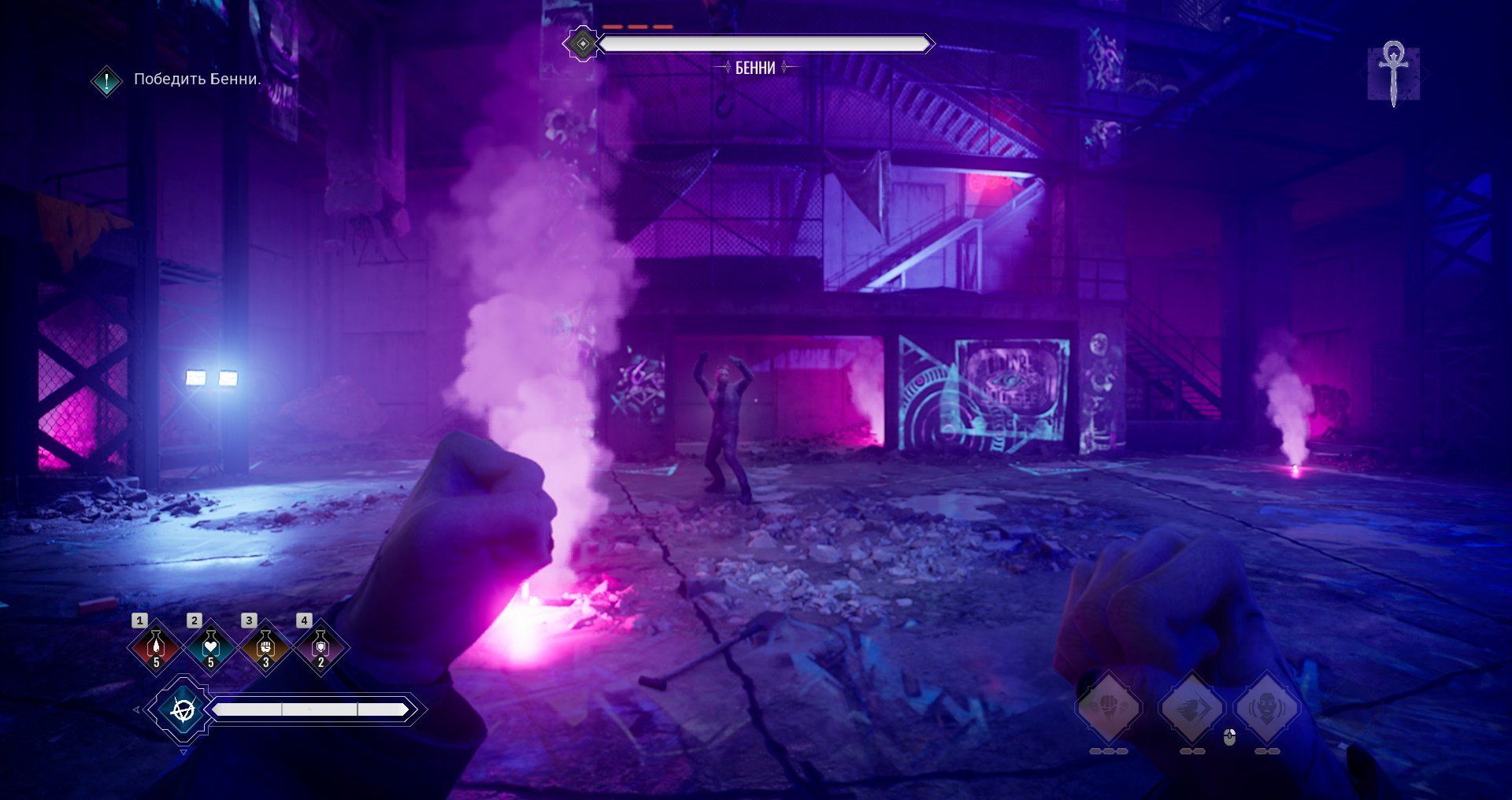Image resolution: width=1512 pixels, height=800 pixels.
Task: Select the blood drop elixir slot
Action: tap(156, 647)
